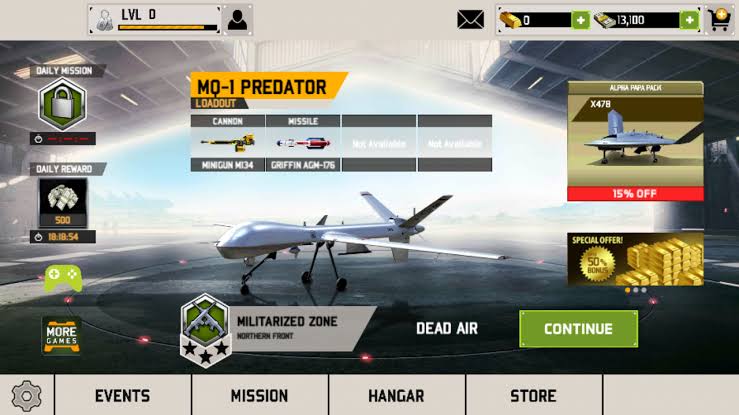Select the Griffin AGM-176 missile slot

303,144
